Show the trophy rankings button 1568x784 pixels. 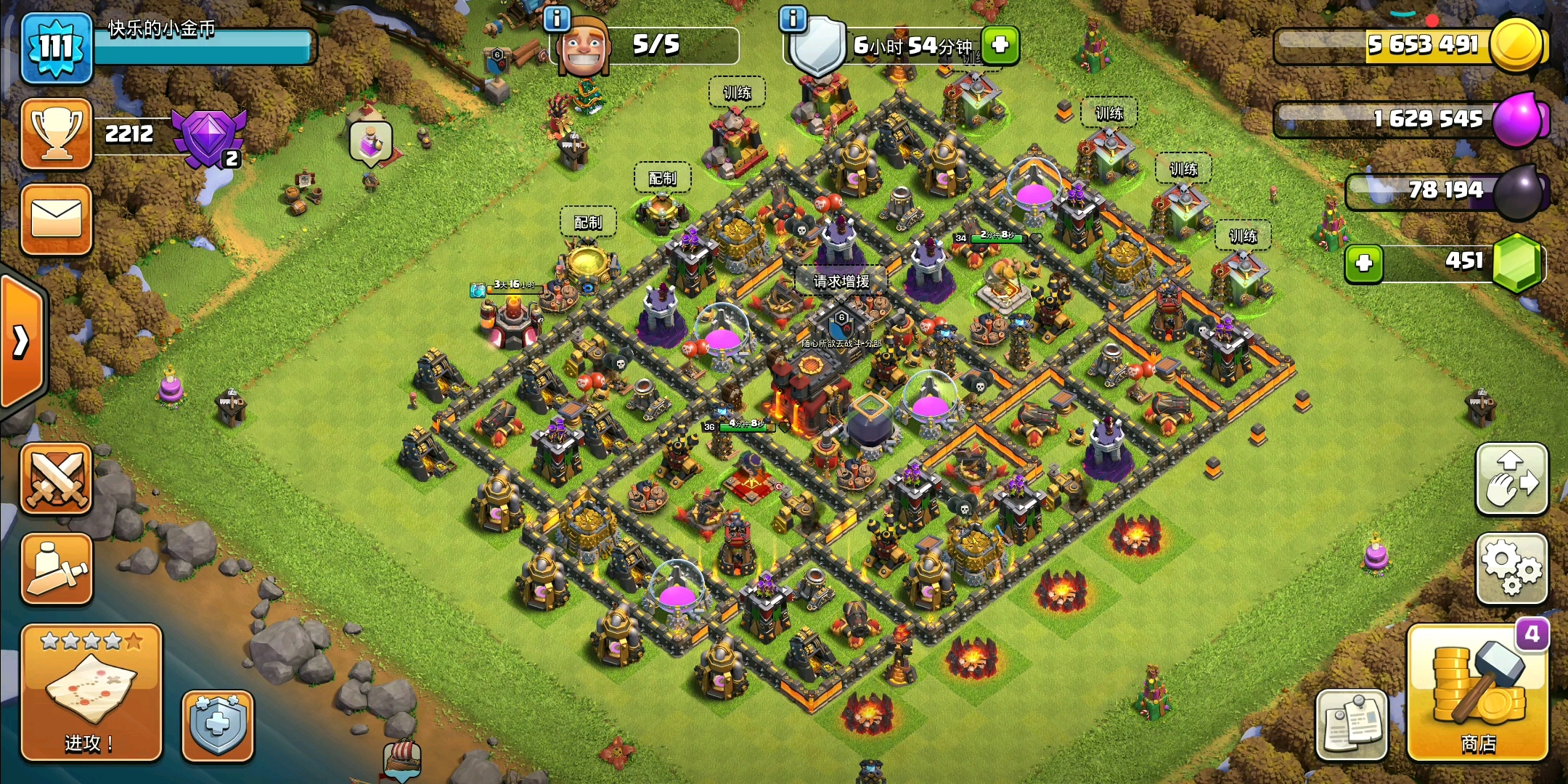[x=57, y=134]
